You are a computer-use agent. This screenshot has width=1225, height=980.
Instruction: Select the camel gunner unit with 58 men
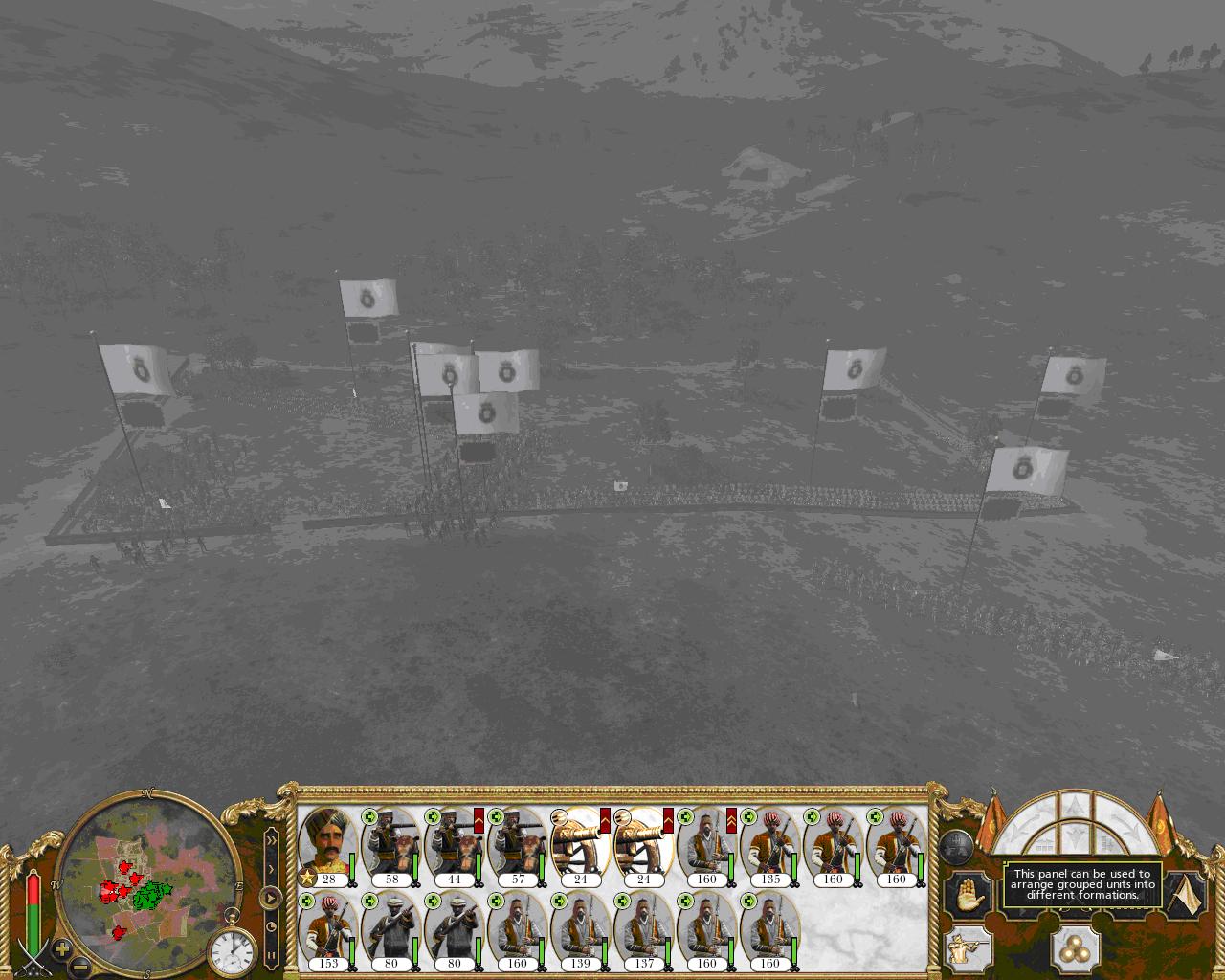point(391,845)
